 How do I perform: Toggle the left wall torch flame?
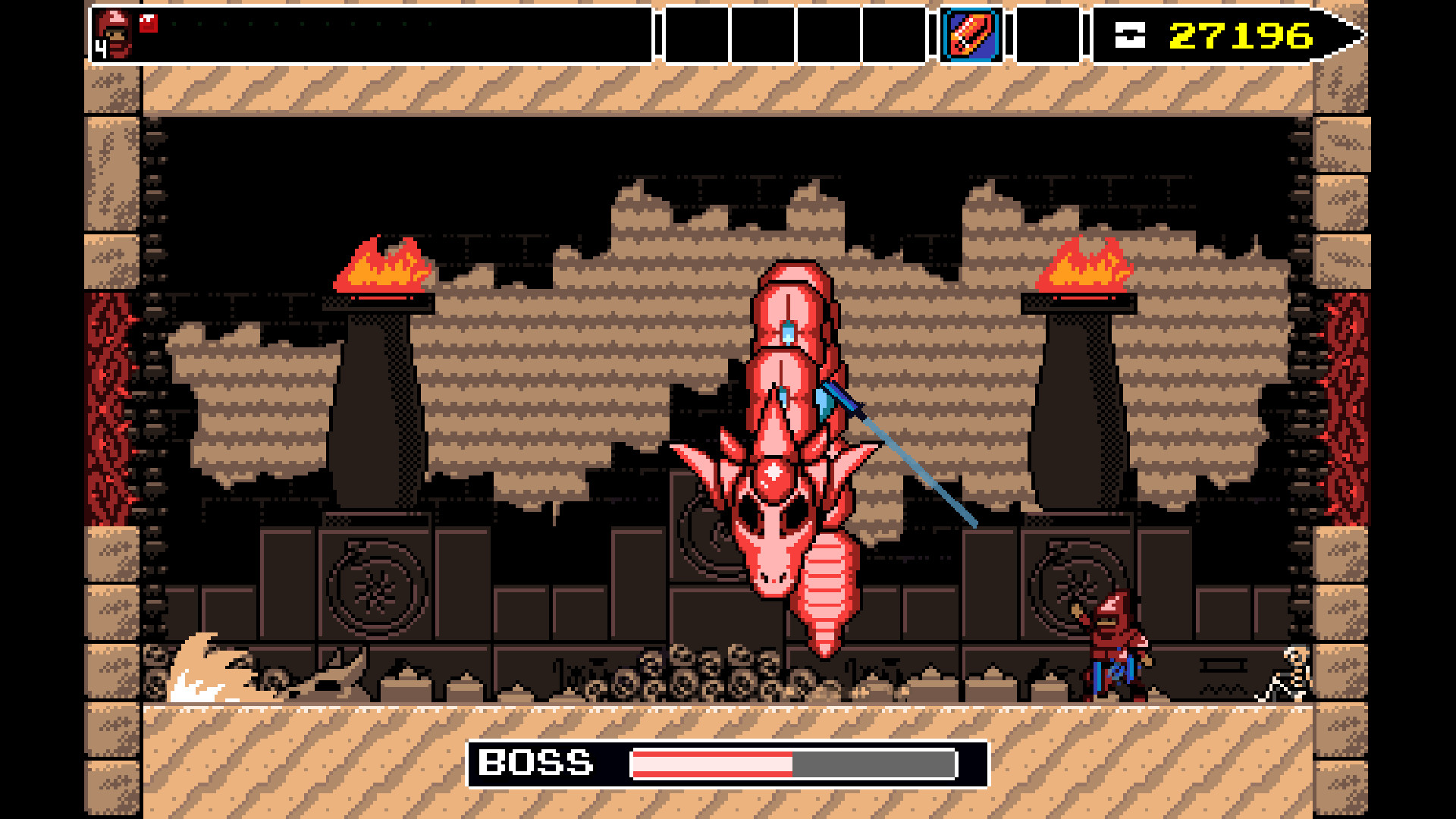tap(379, 265)
